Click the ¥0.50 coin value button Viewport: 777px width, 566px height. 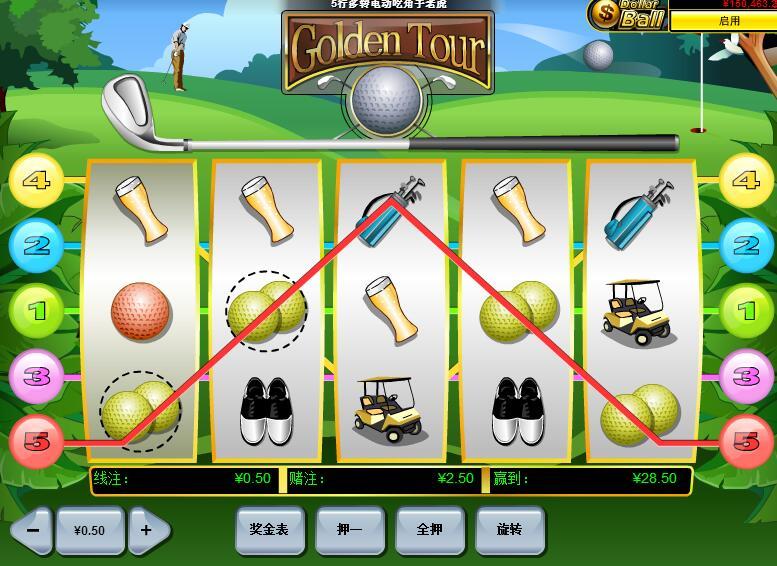90,530
